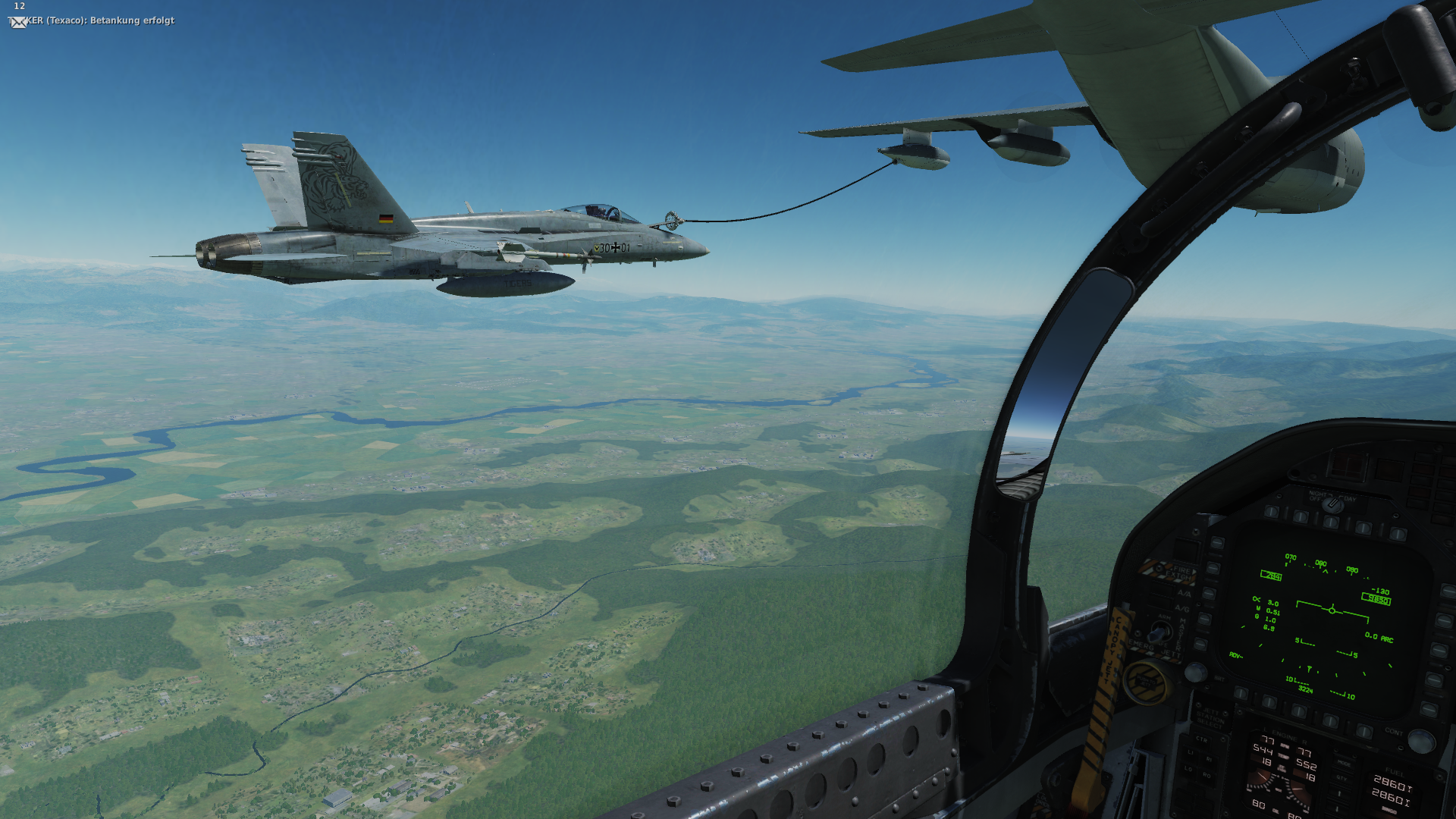Viewport: 1456px width, 819px height.
Task: Turn the display BRT brightness knob
Action: pyautogui.click(x=1195, y=671)
